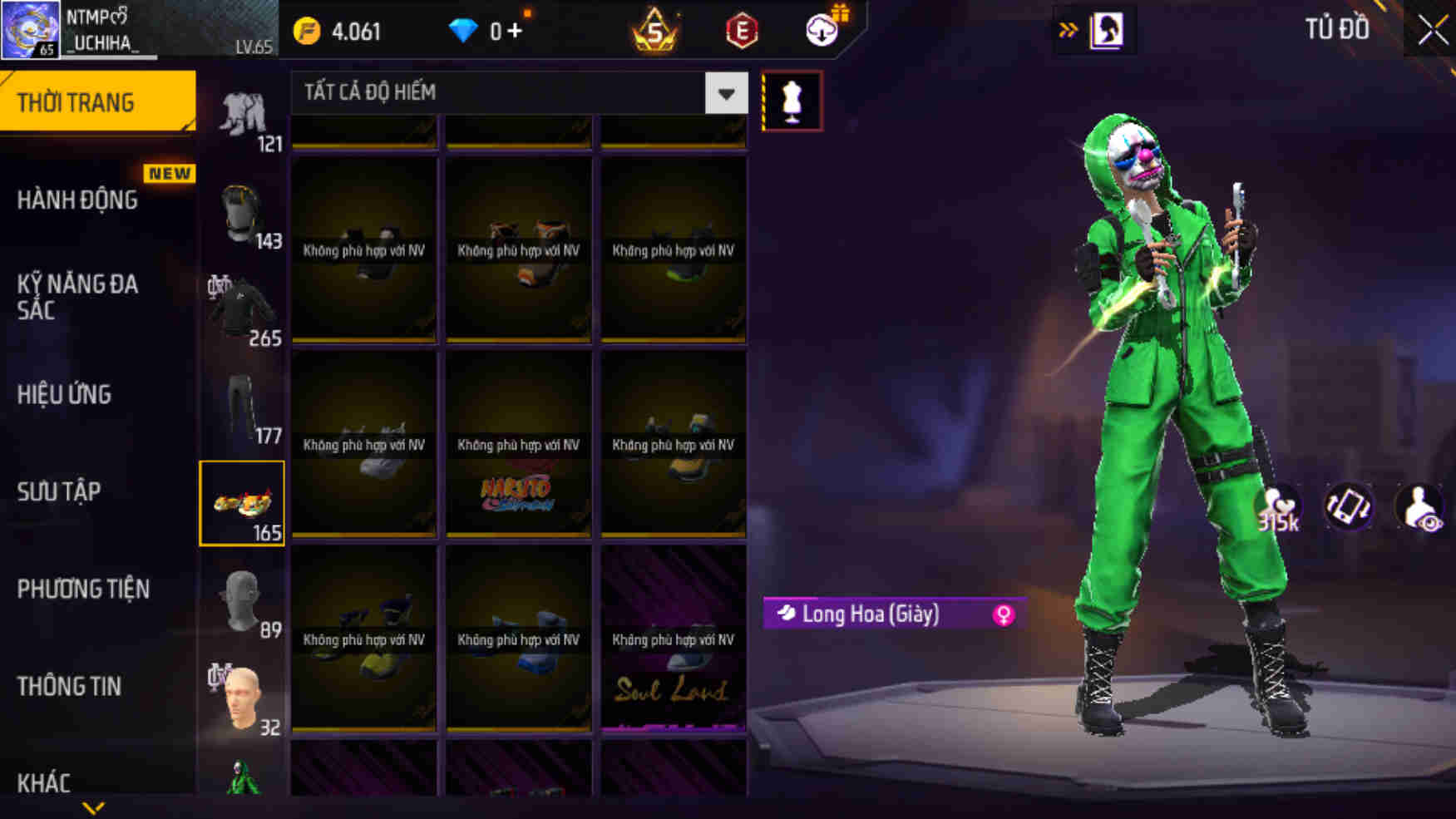
Task: Click the 315k likes heart icon
Action: (1278, 506)
